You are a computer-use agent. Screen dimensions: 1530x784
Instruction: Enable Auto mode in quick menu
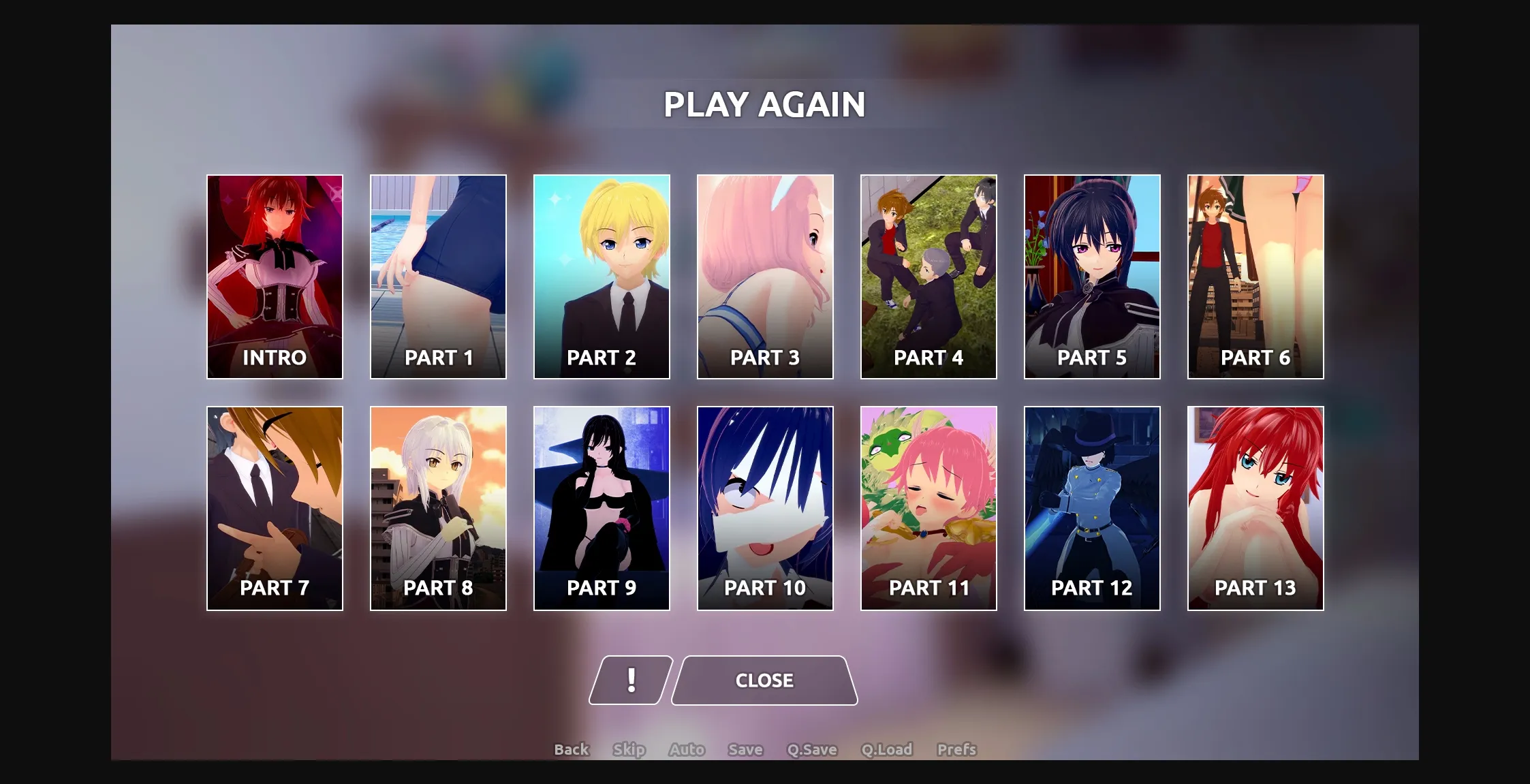tap(686, 749)
